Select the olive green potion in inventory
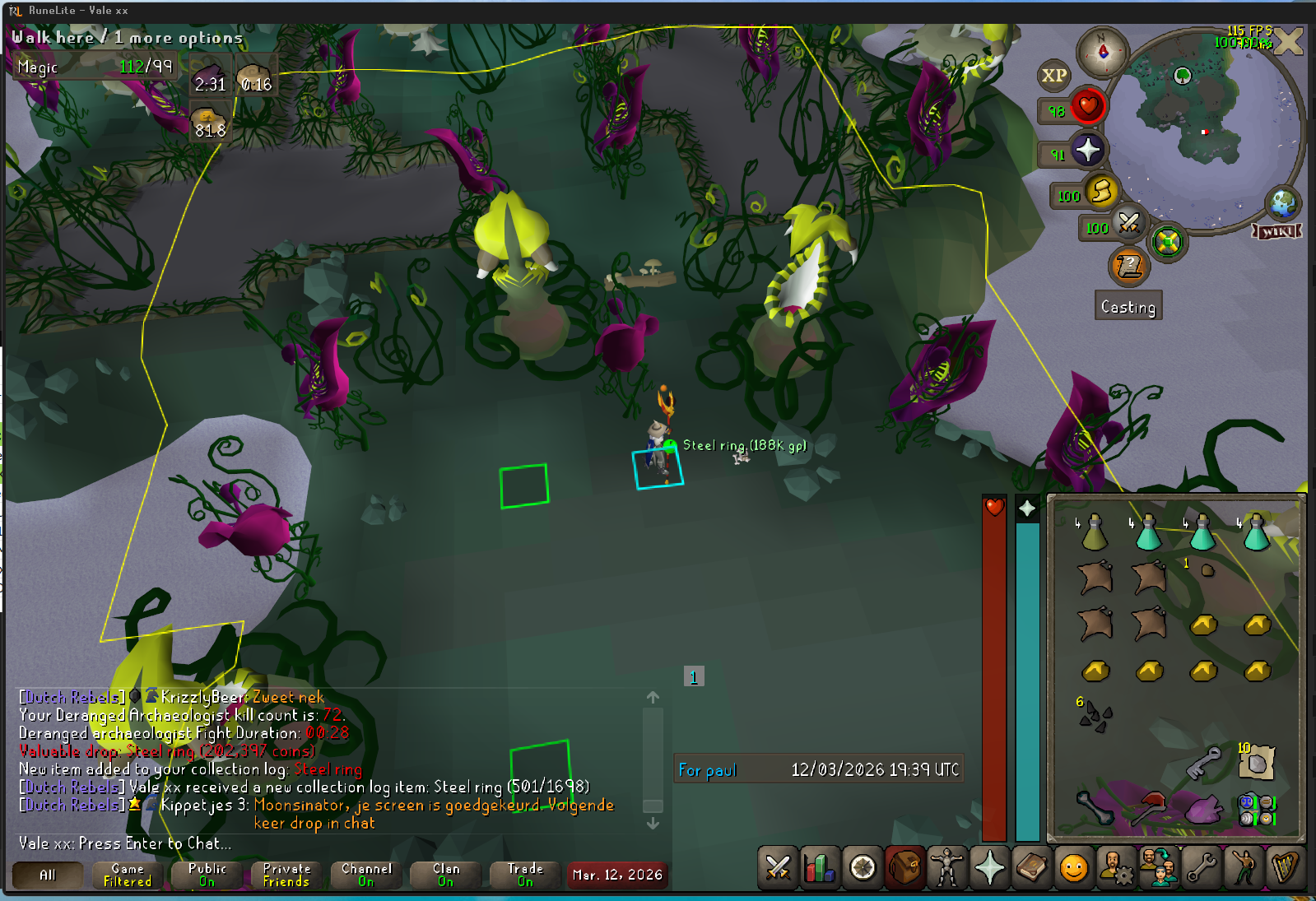 (1095, 533)
